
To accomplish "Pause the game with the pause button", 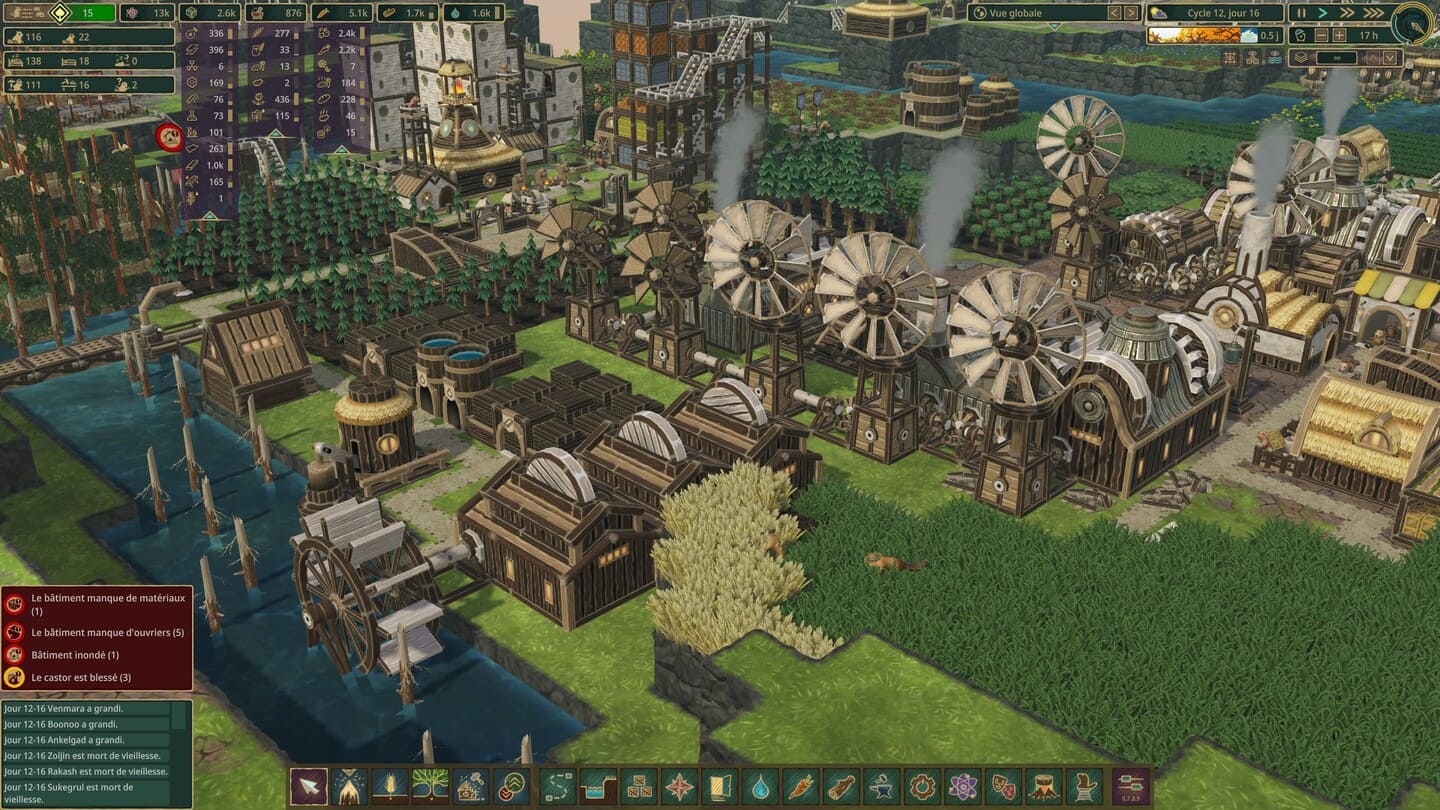I will point(1301,13).
